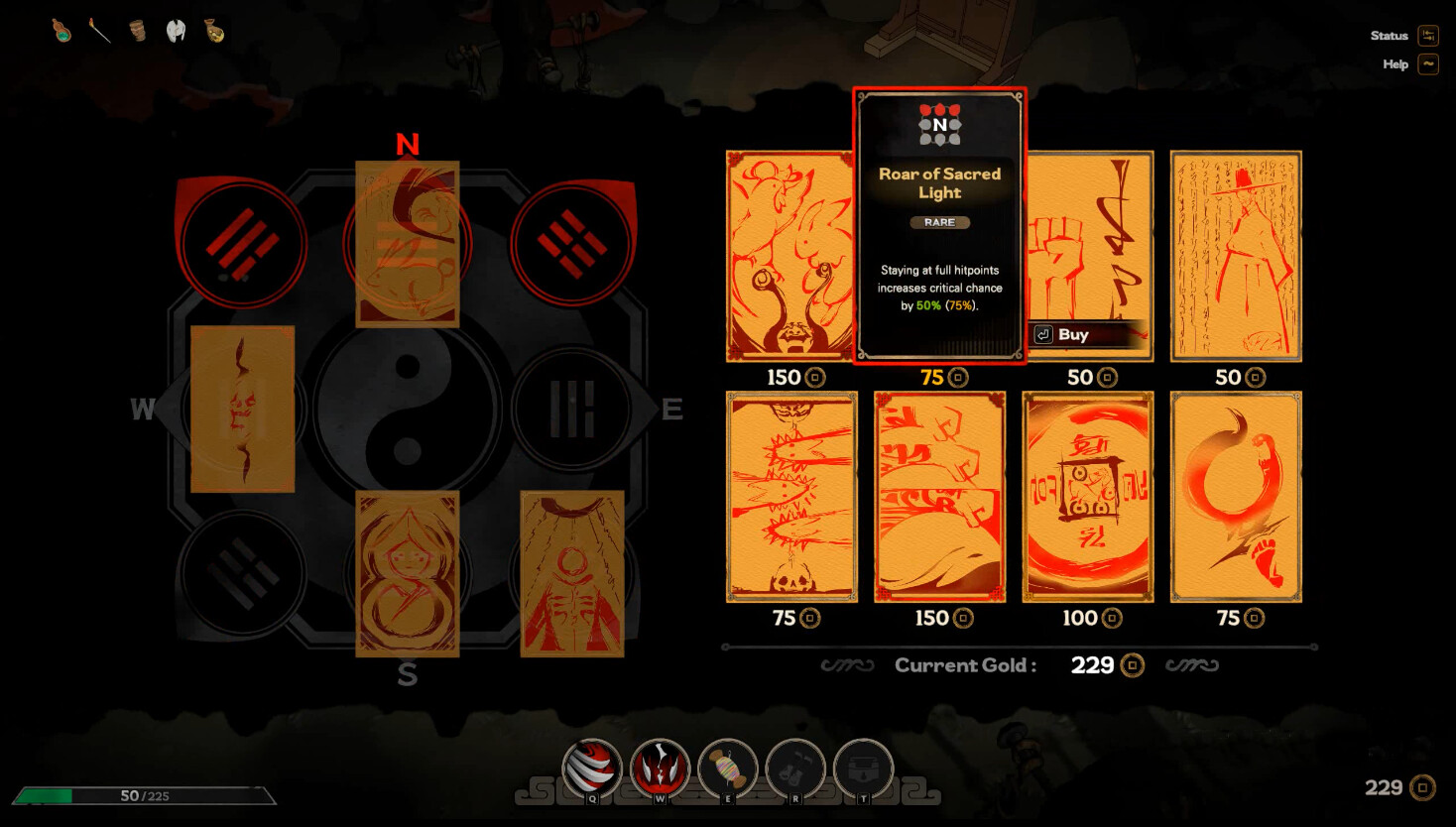Select the W fury skill icon
The width and height of the screenshot is (1456, 827).
(x=661, y=768)
